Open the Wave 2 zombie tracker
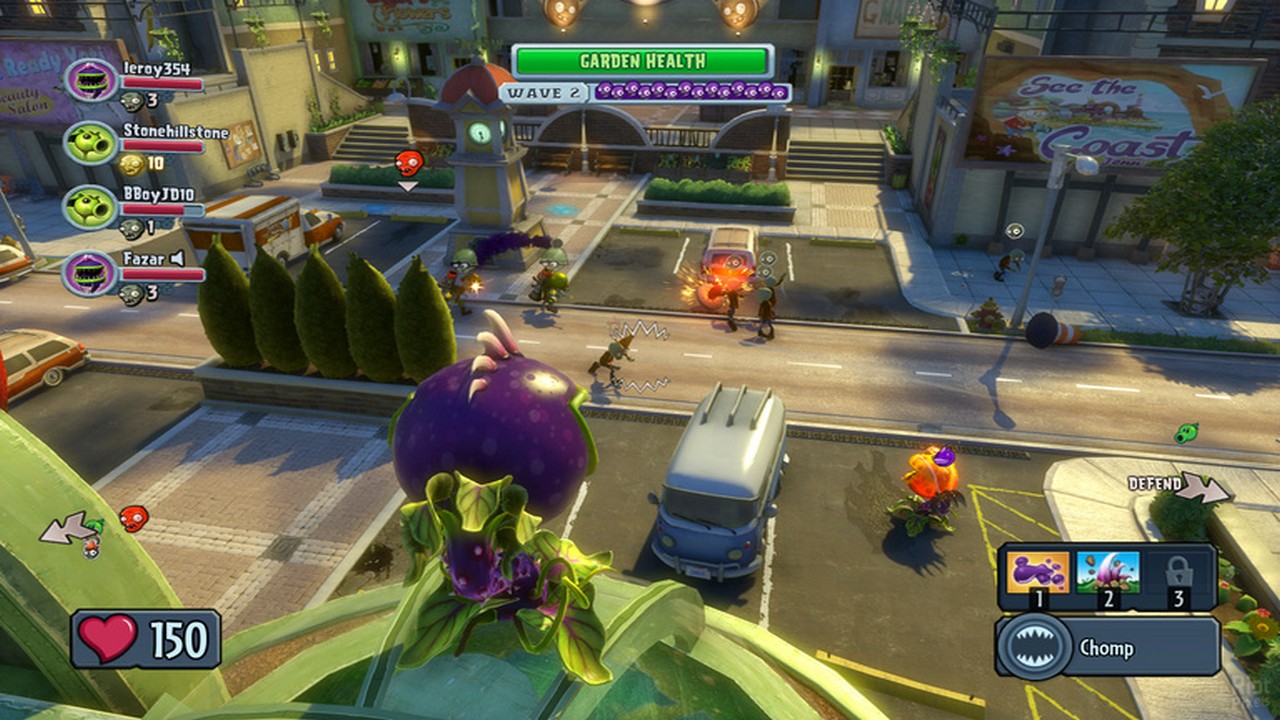The width and height of the screenshot is (1280, 720). 645,92
